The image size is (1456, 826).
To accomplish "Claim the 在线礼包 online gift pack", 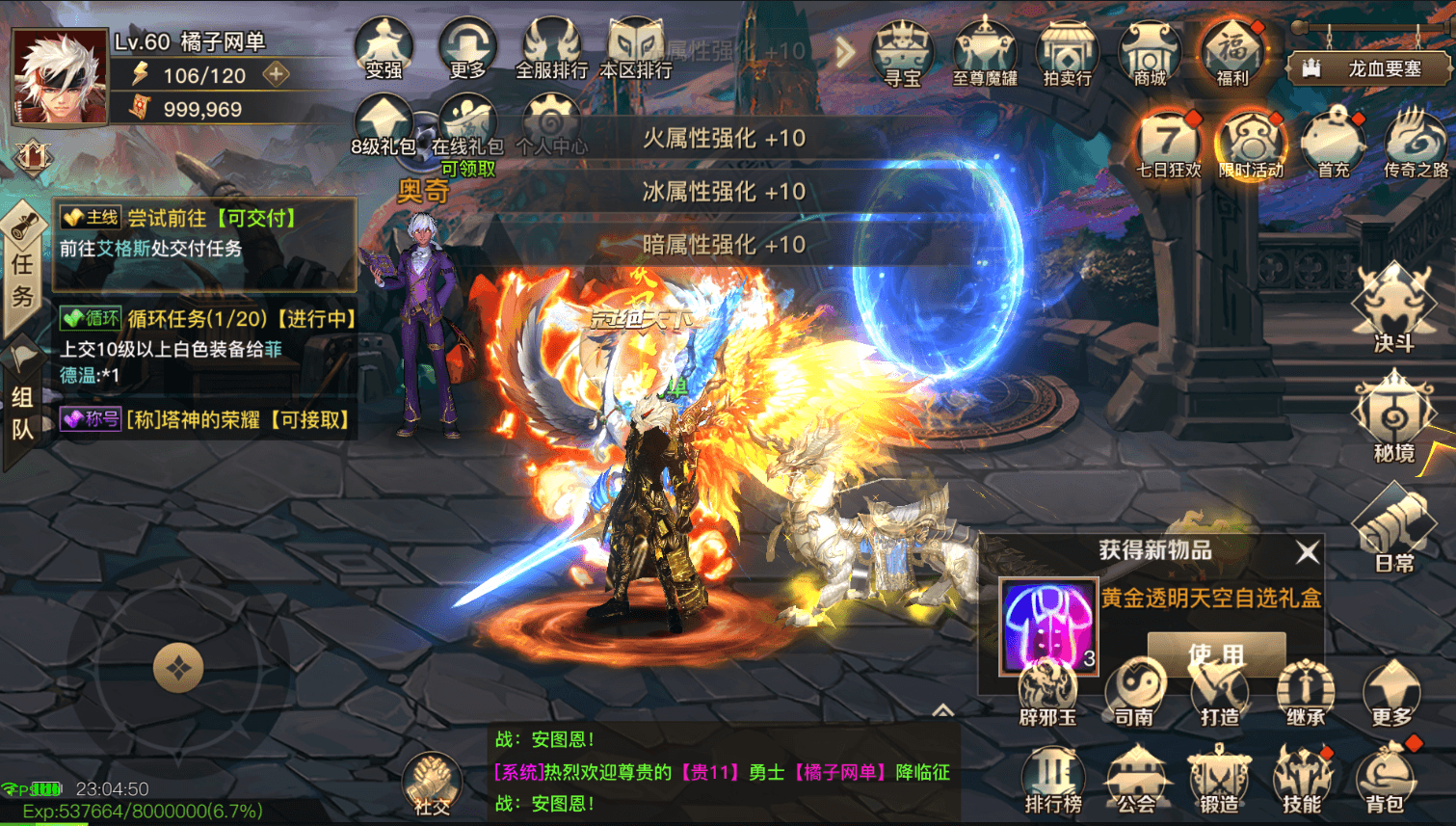I will click(467, 130).
